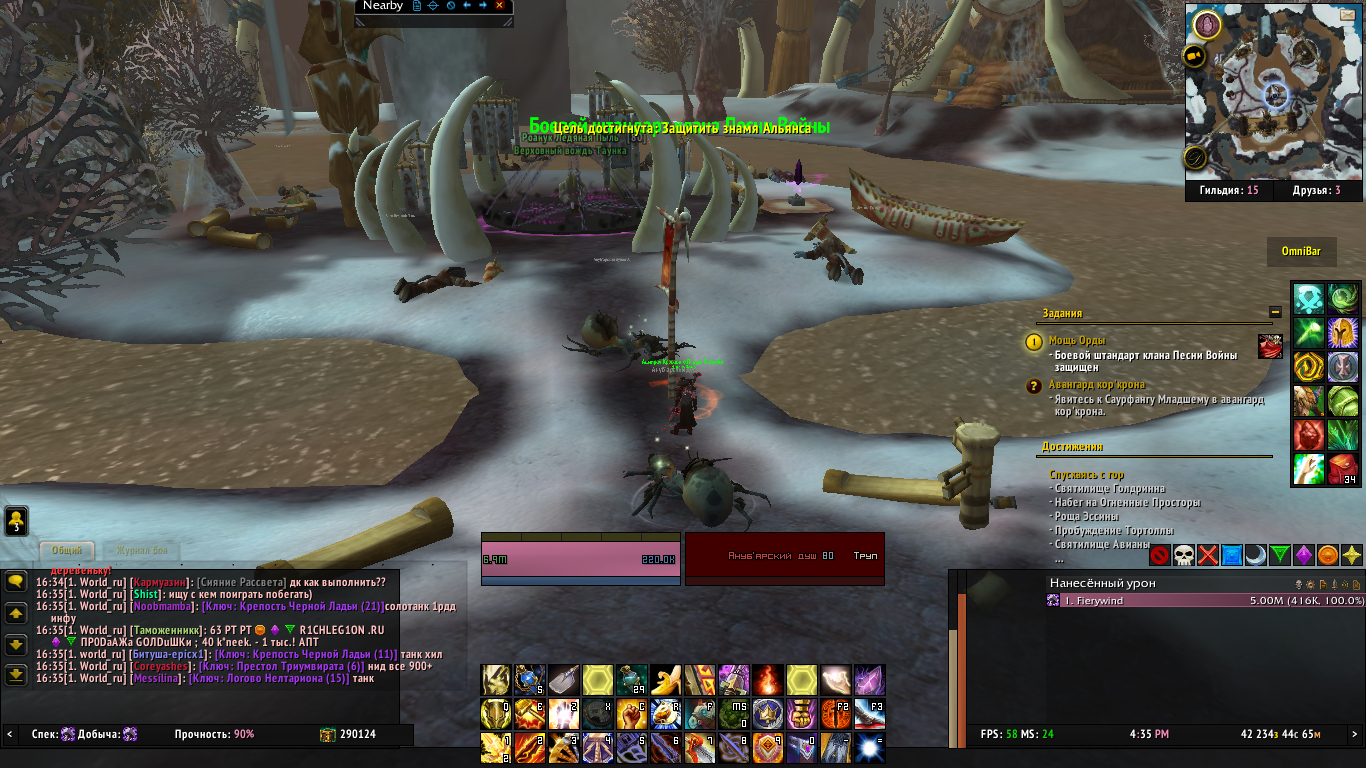This screenshot has width=1366, height=768.
Task: Open the Журнал боя combat log tab
Action: [146, 550]
